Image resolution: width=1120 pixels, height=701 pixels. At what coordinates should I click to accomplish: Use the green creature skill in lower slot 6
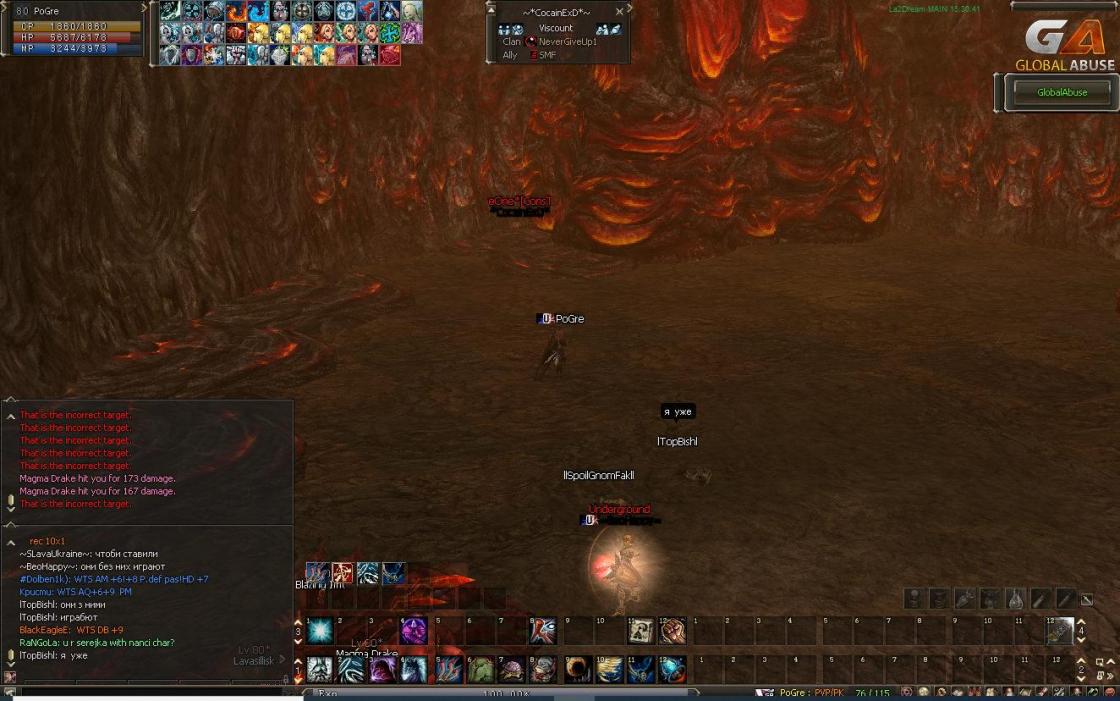click(x=480, y=669)
